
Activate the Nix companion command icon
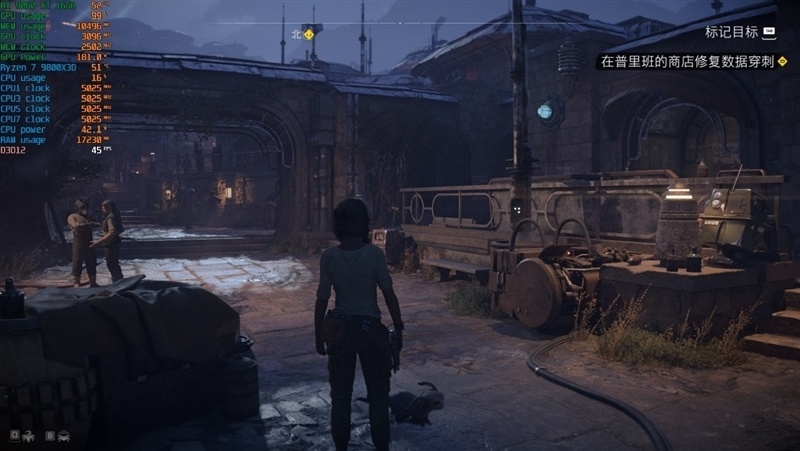tap(28, 436)
